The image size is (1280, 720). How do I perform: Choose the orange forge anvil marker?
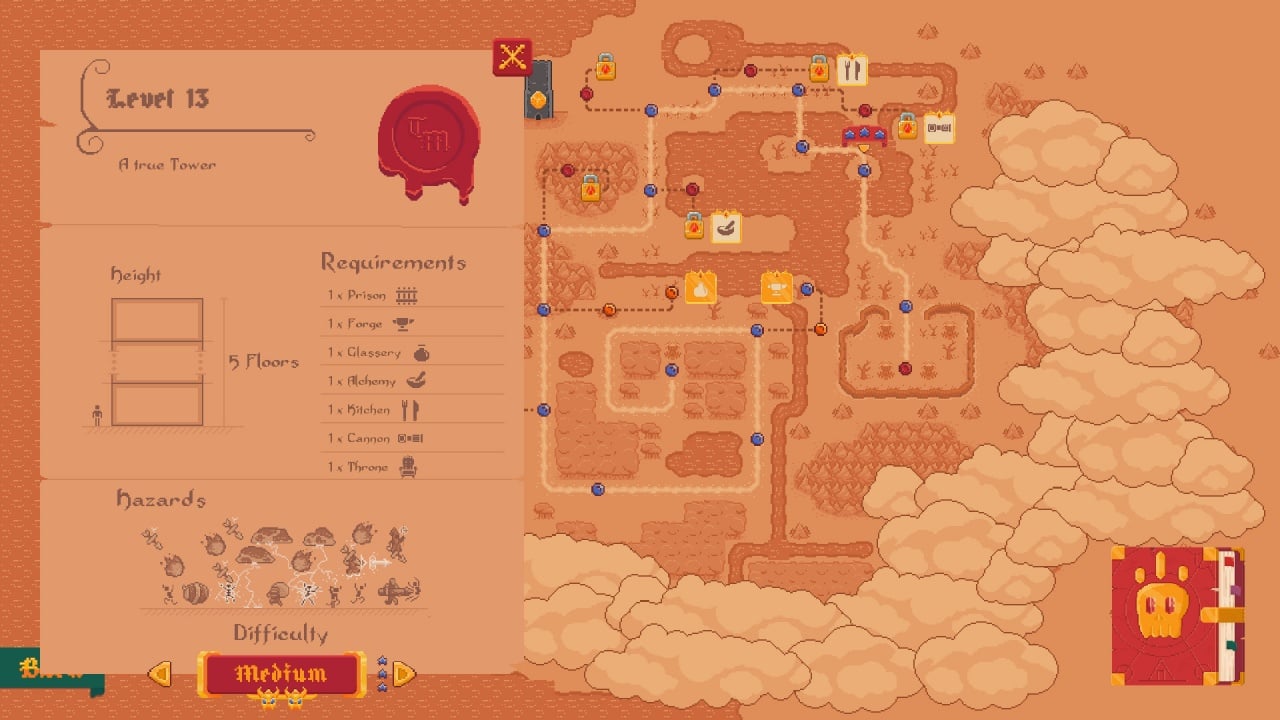(777, 287)
